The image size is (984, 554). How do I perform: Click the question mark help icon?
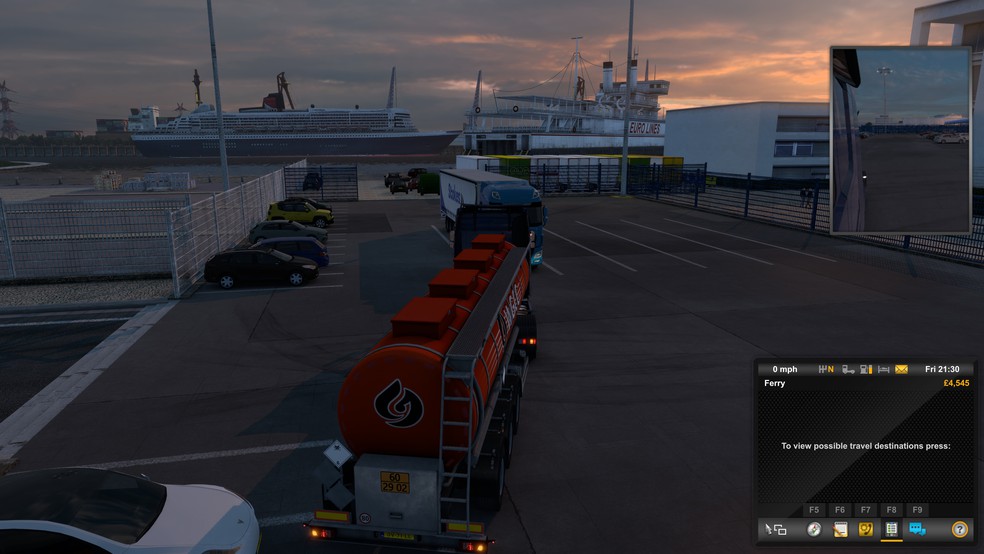tap(959, 529)
